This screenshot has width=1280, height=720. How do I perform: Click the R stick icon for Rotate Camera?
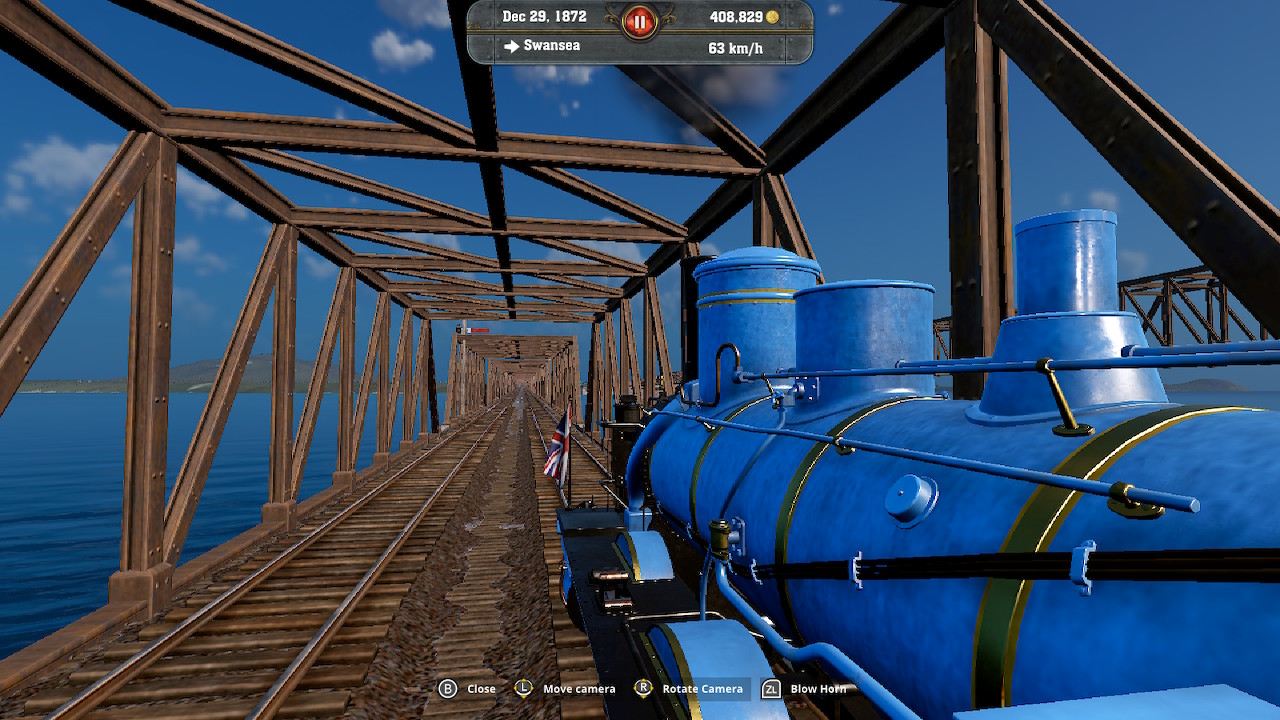click(x=645, y=688)
